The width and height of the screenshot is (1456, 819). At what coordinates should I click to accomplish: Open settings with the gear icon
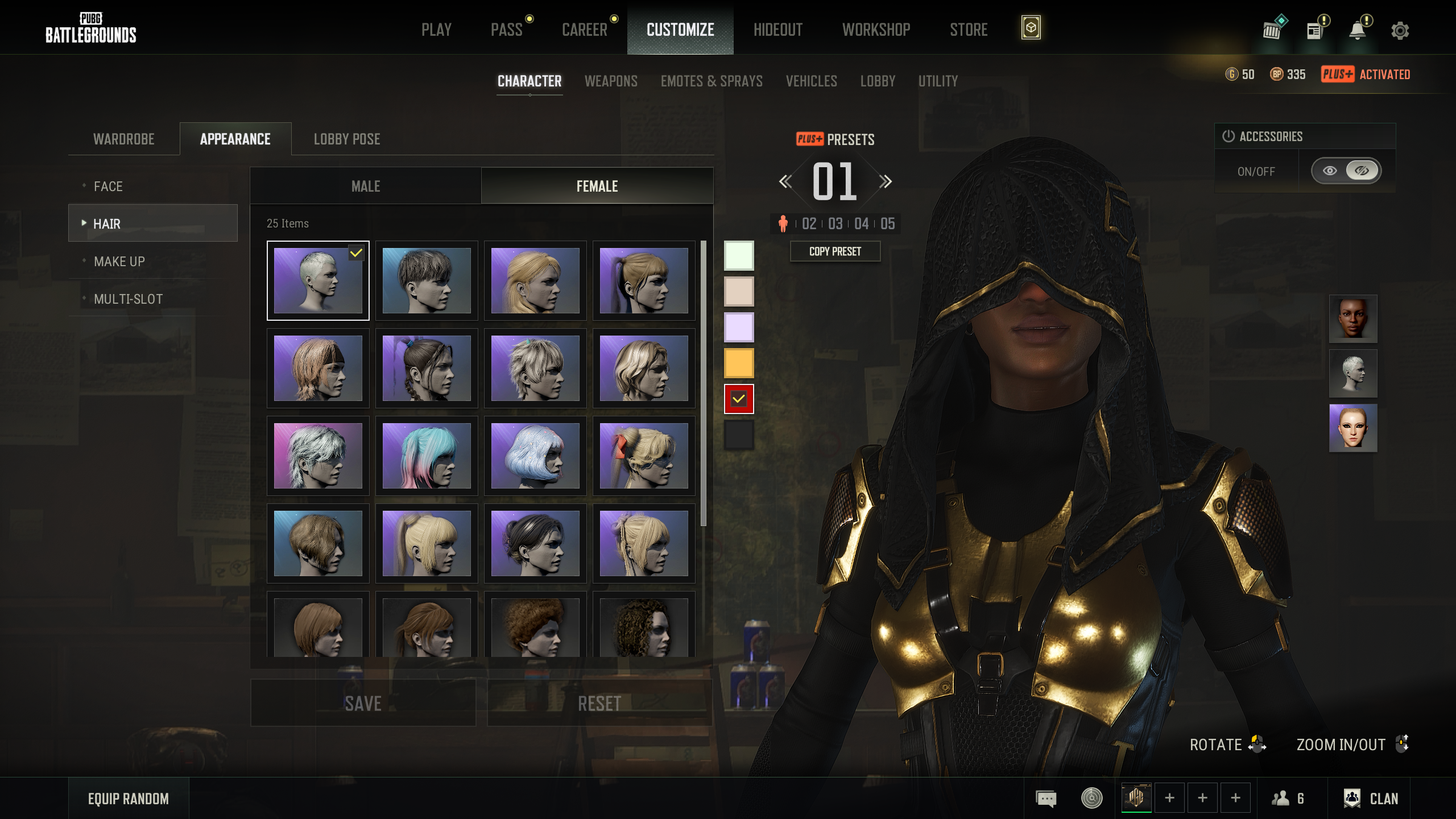[x=1400, y=30]
